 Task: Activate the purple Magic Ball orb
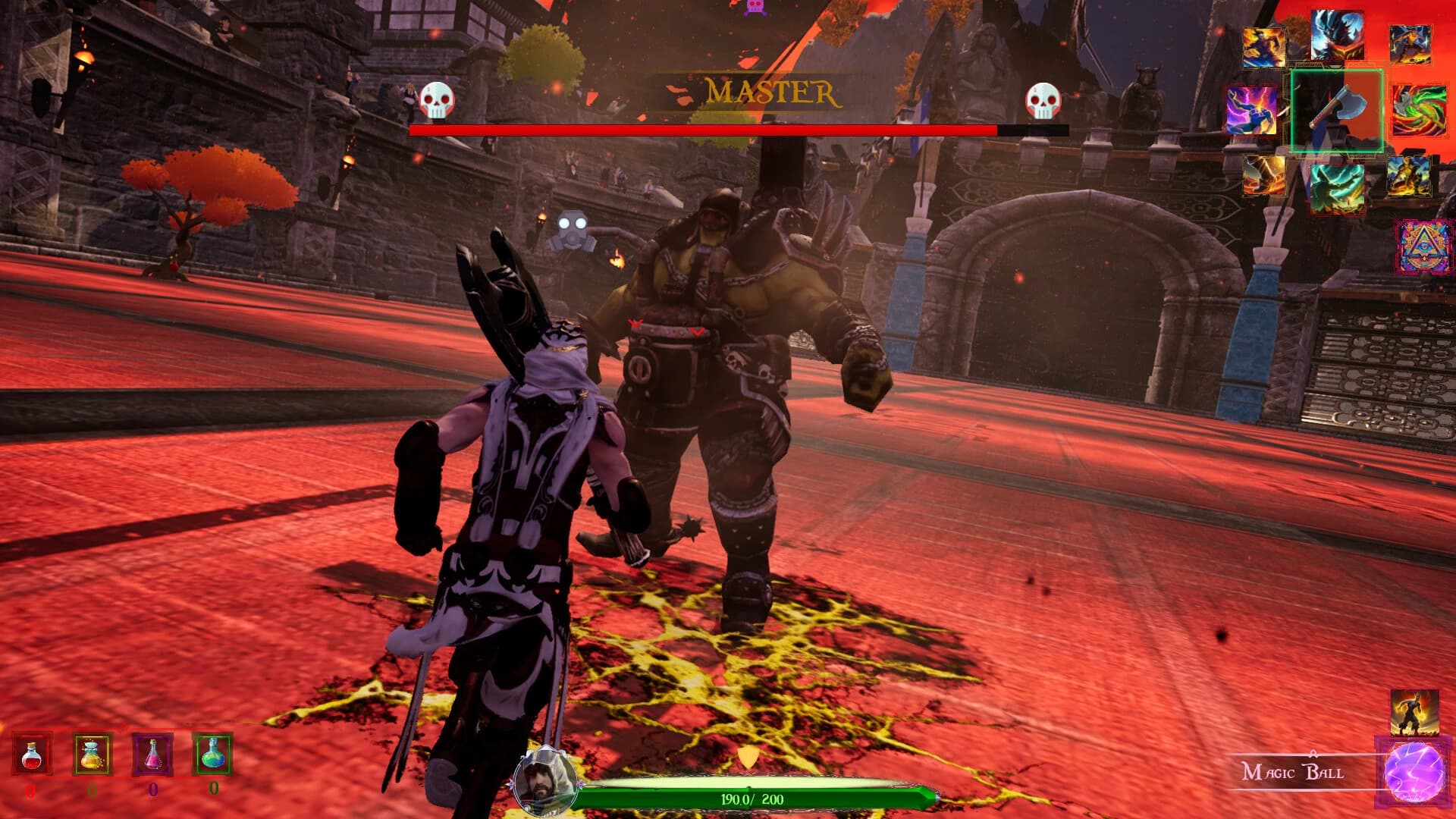1415,772
